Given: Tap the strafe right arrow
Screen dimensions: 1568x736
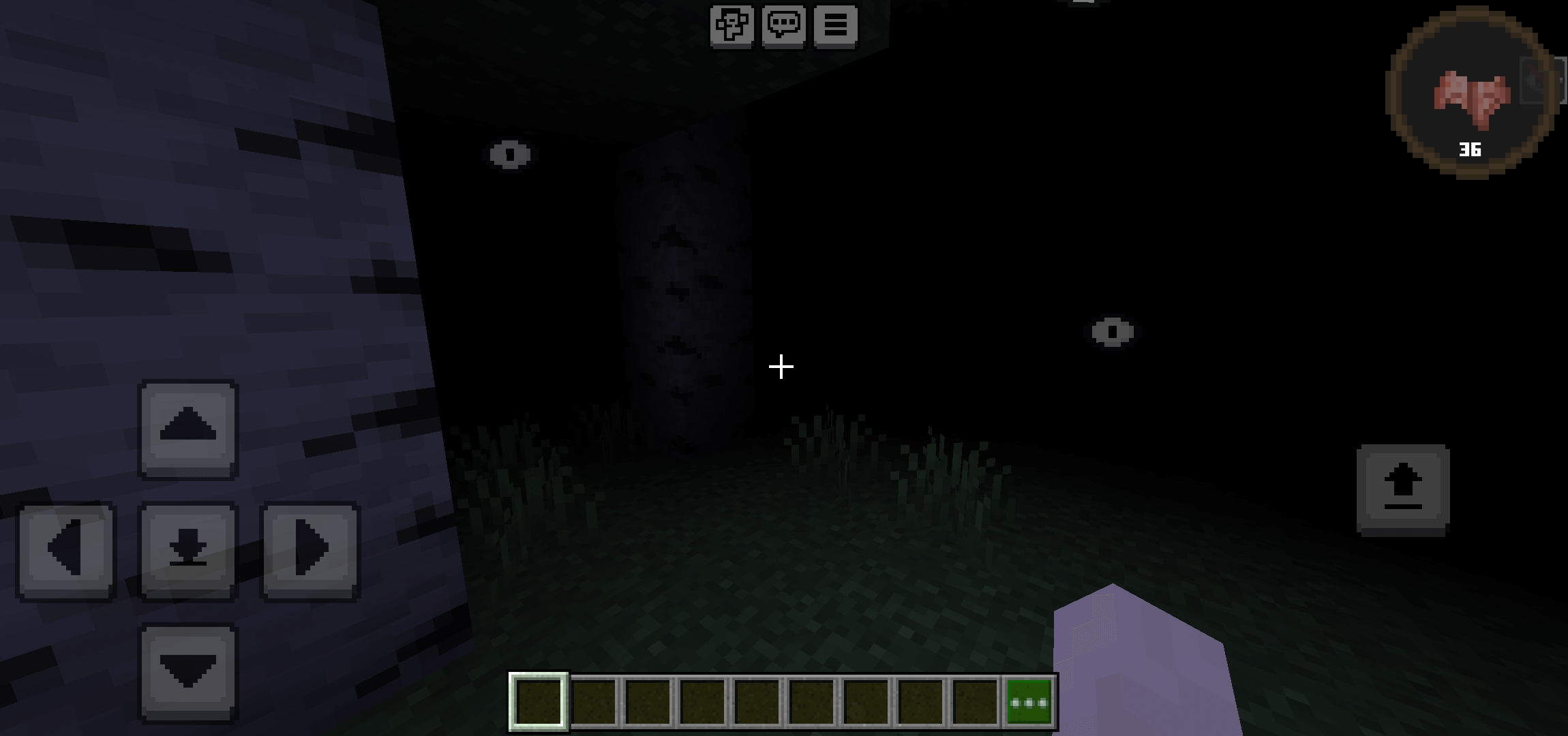Looking at the screenshot, I should tap(310, 551).
